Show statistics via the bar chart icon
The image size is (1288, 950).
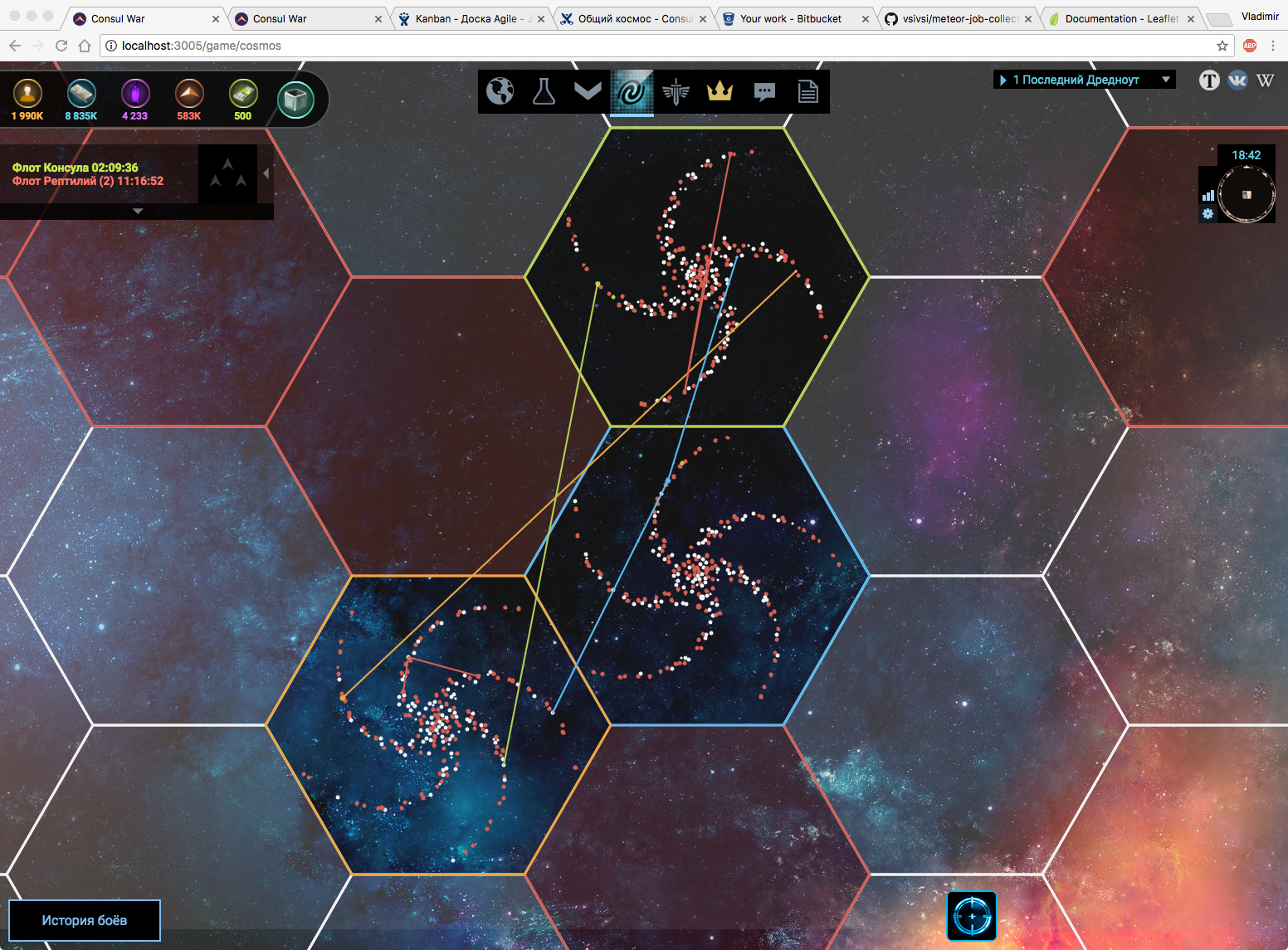[x=1207, y=196]
